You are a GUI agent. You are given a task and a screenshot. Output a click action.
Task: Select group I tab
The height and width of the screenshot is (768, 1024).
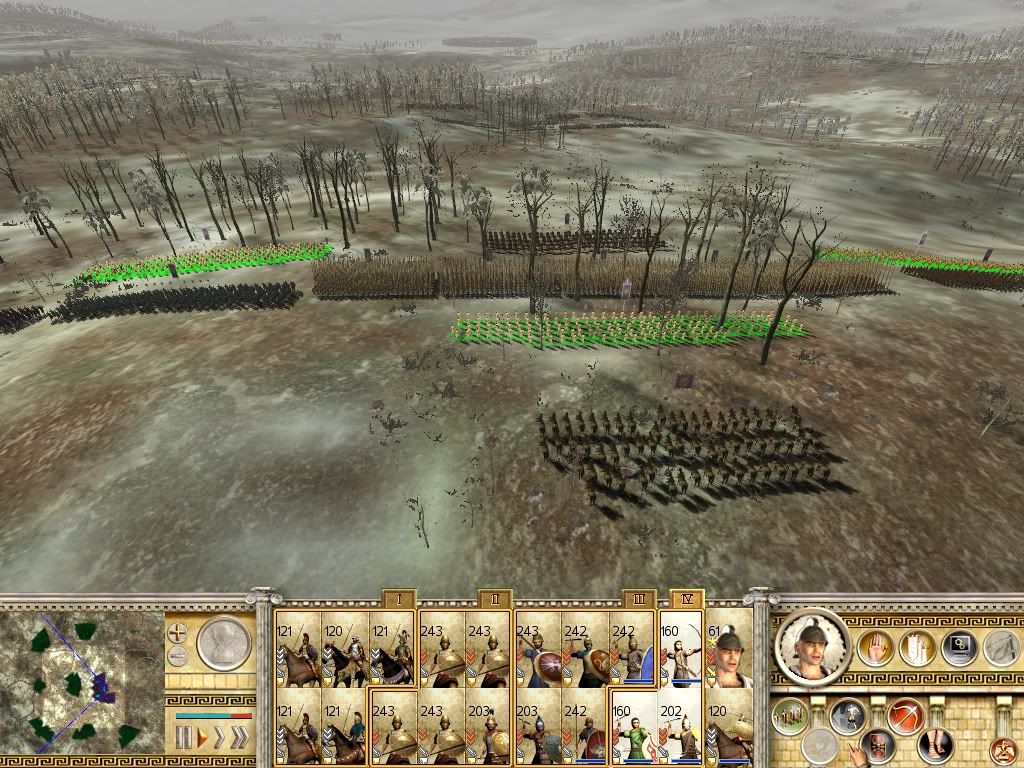coord(398,599)
